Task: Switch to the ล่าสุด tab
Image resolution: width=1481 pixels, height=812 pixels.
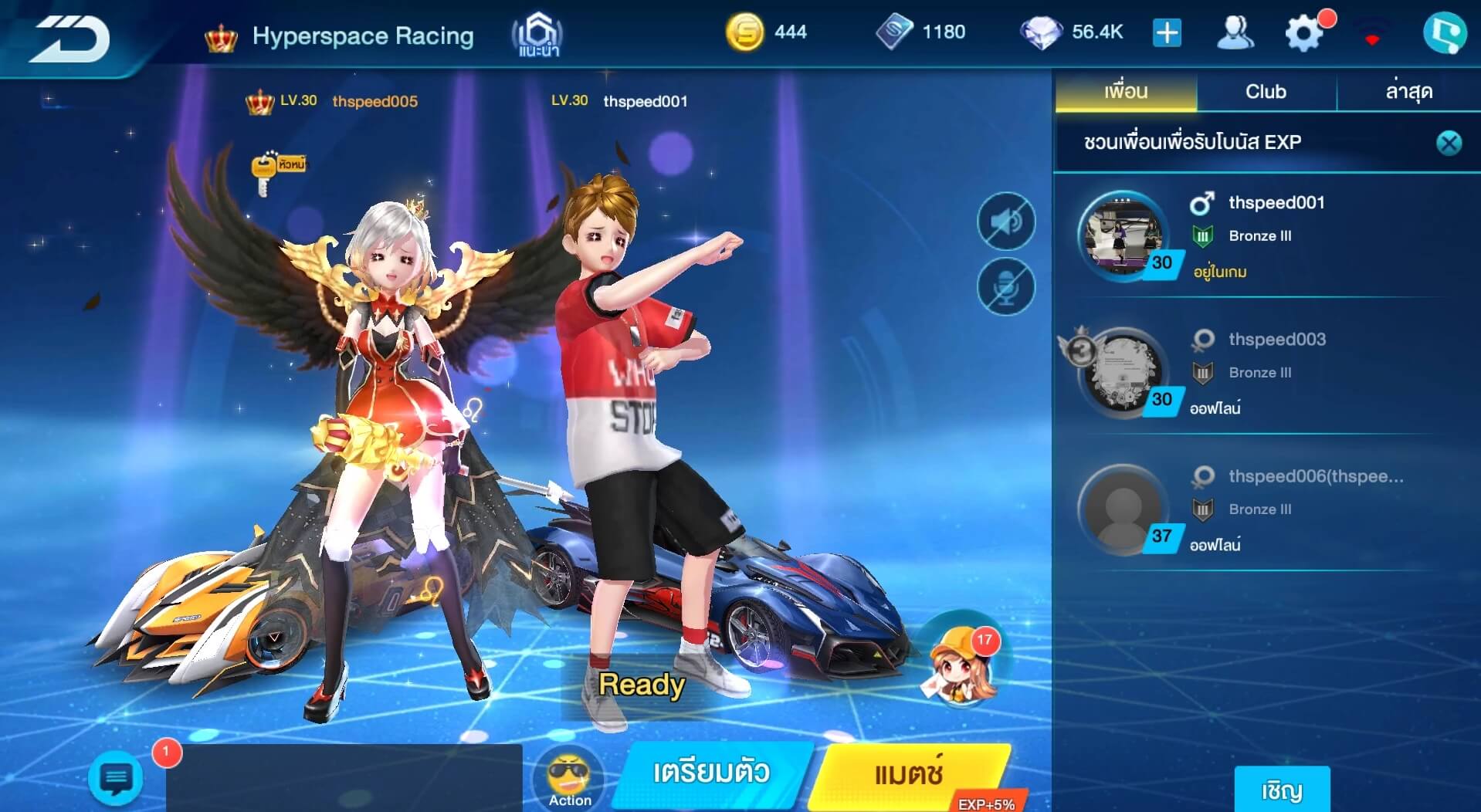Action: click(x=1408, y=92)
